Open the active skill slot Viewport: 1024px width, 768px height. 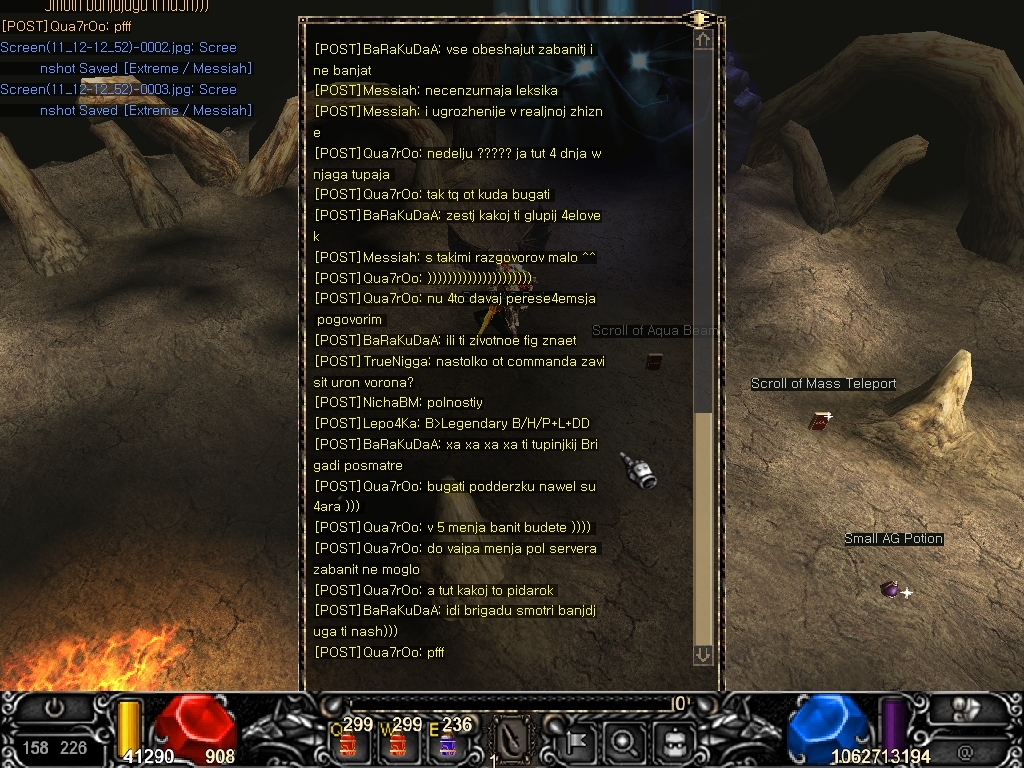click(512, 741)
